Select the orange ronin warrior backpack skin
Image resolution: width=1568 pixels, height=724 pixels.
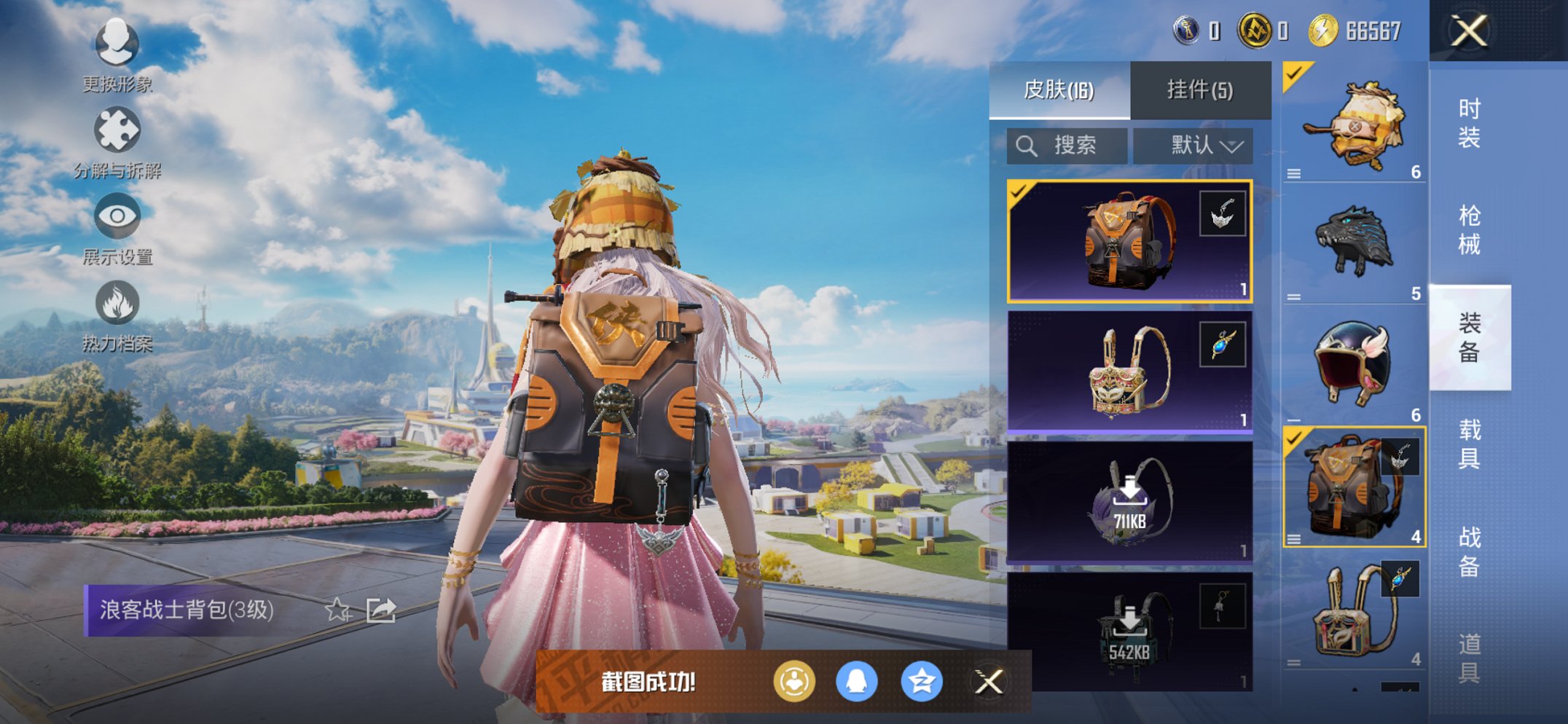click(1129, 241)
